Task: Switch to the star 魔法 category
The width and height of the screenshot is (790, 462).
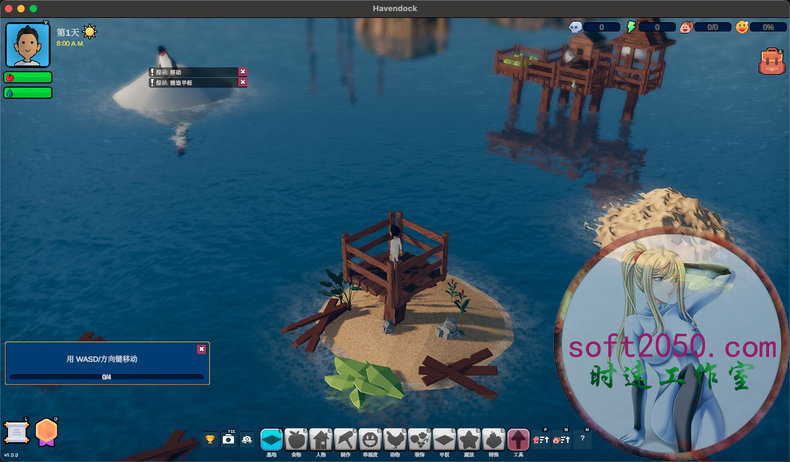Action: [x=469, y=439]
